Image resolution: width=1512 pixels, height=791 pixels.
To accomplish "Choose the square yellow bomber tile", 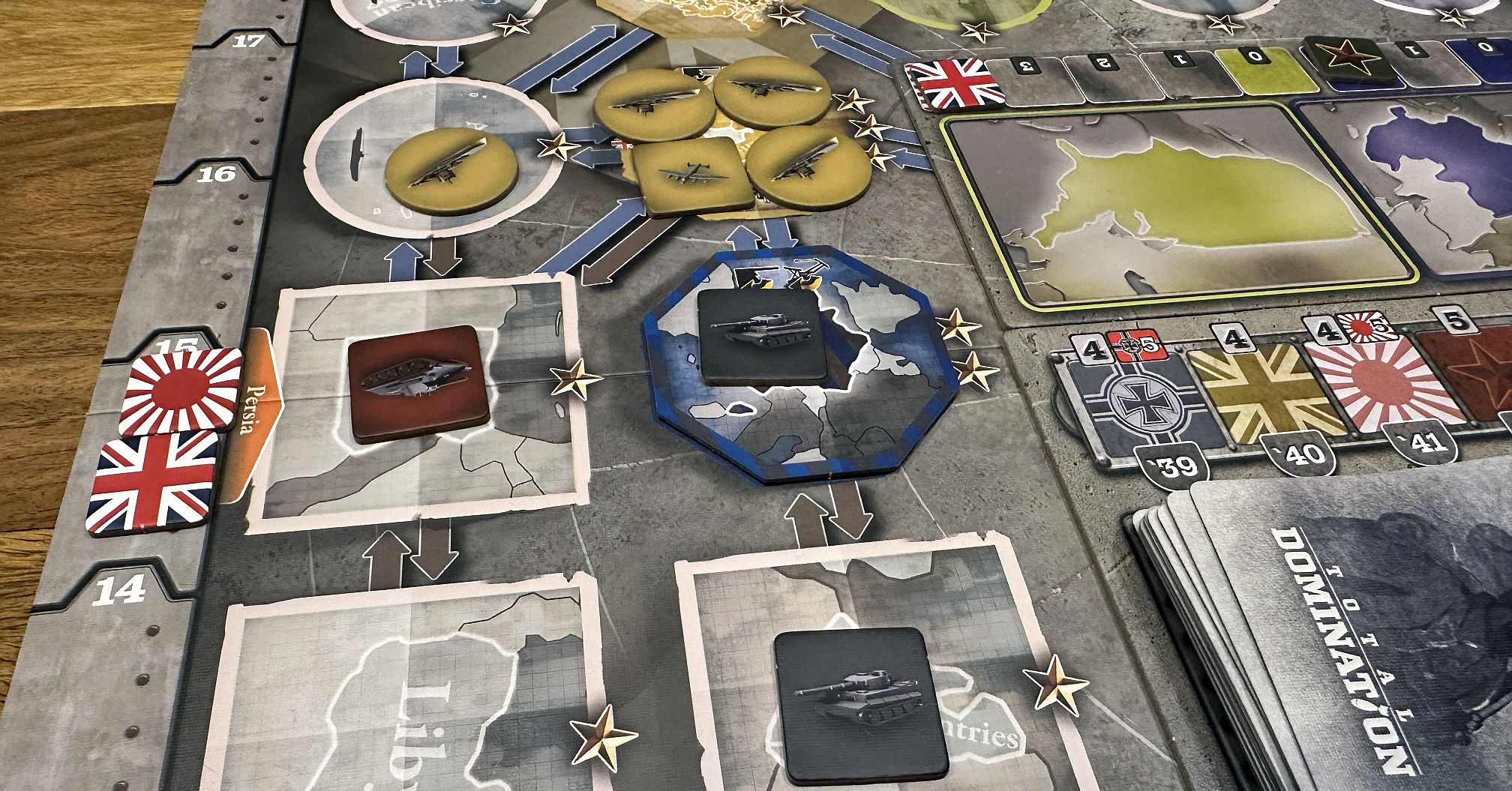I will [693, 177].
